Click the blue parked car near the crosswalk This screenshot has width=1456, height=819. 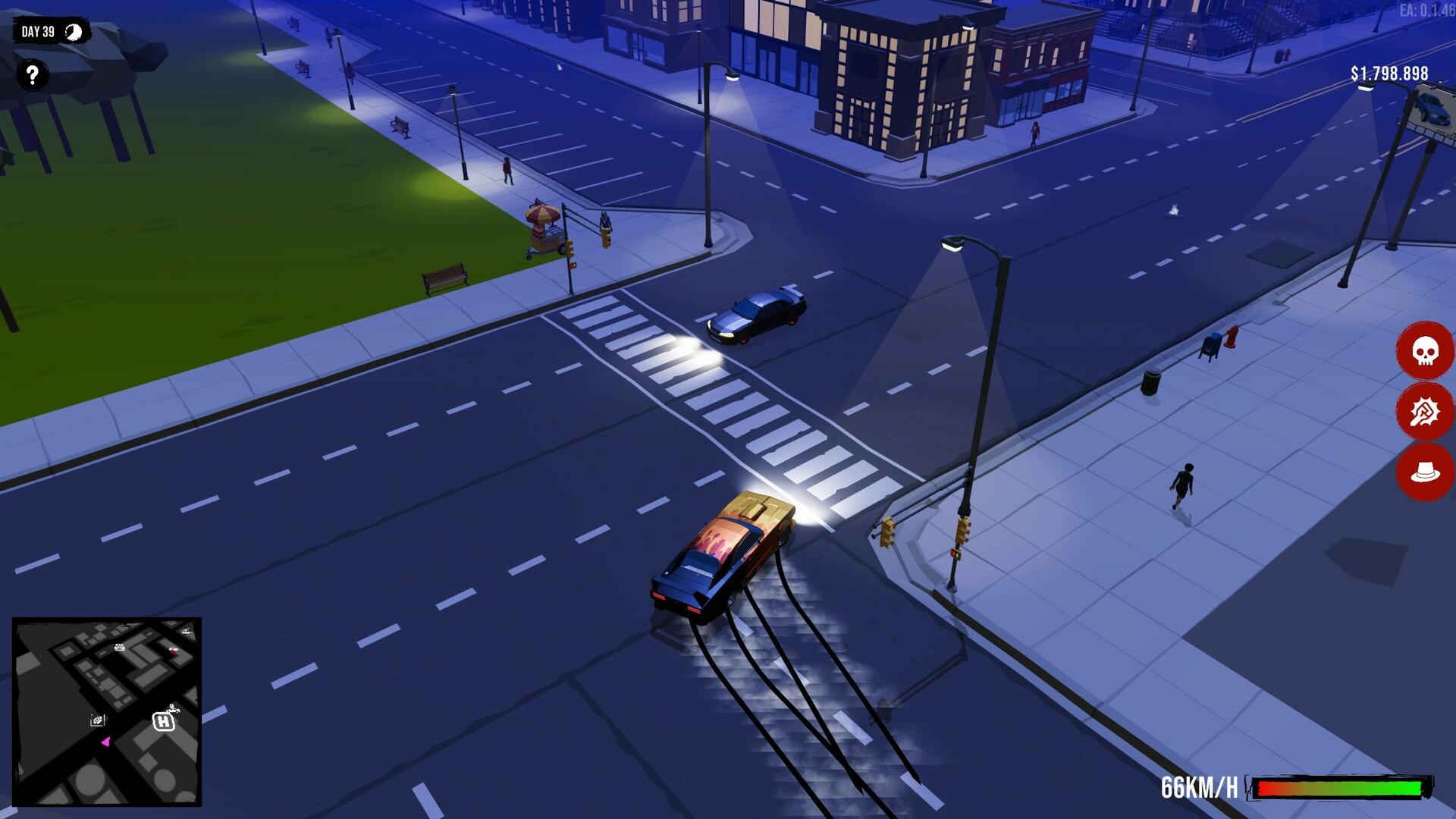[x=757, y=314]
